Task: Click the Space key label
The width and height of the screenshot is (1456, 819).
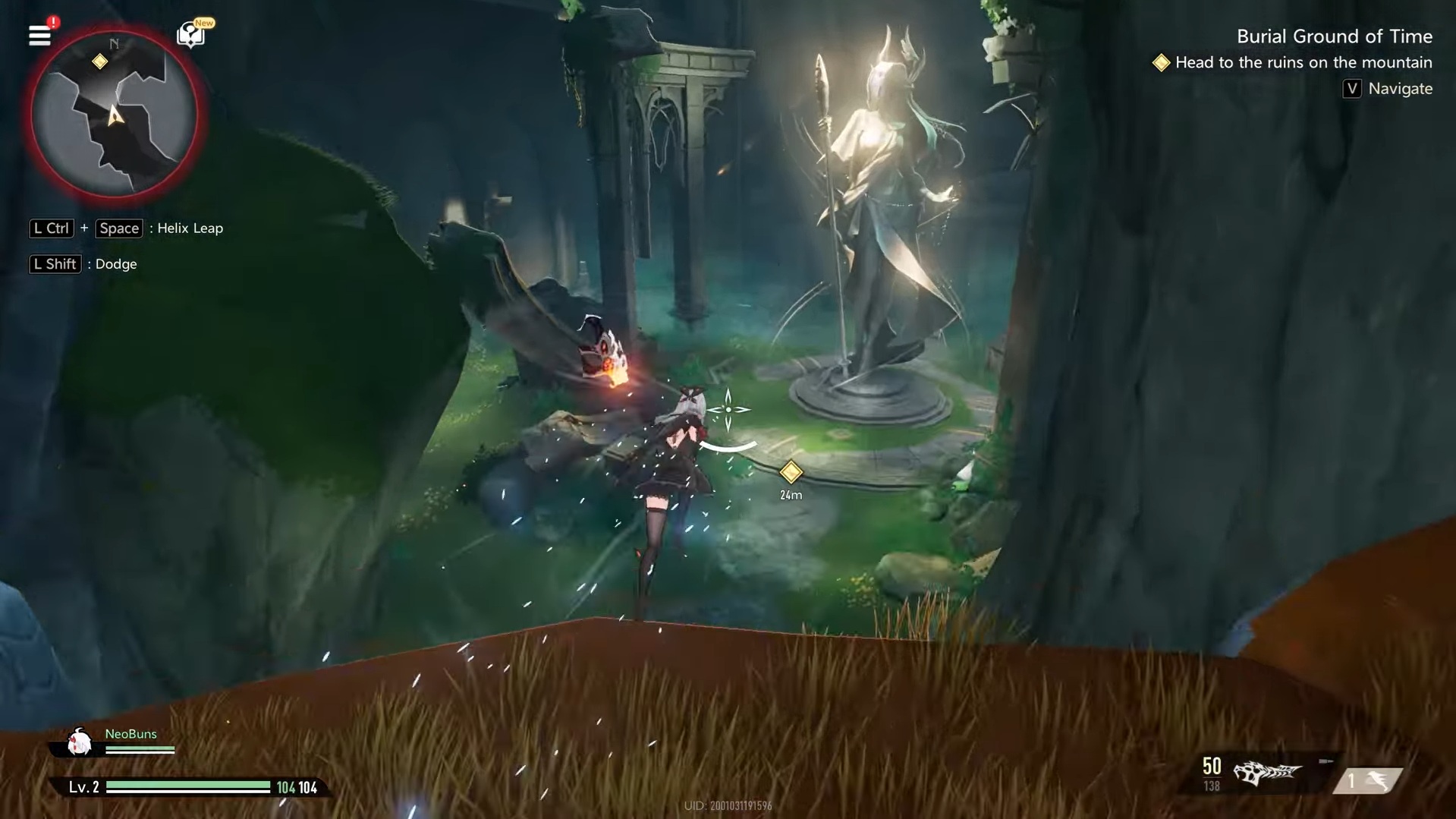Action: pos(118,228)
